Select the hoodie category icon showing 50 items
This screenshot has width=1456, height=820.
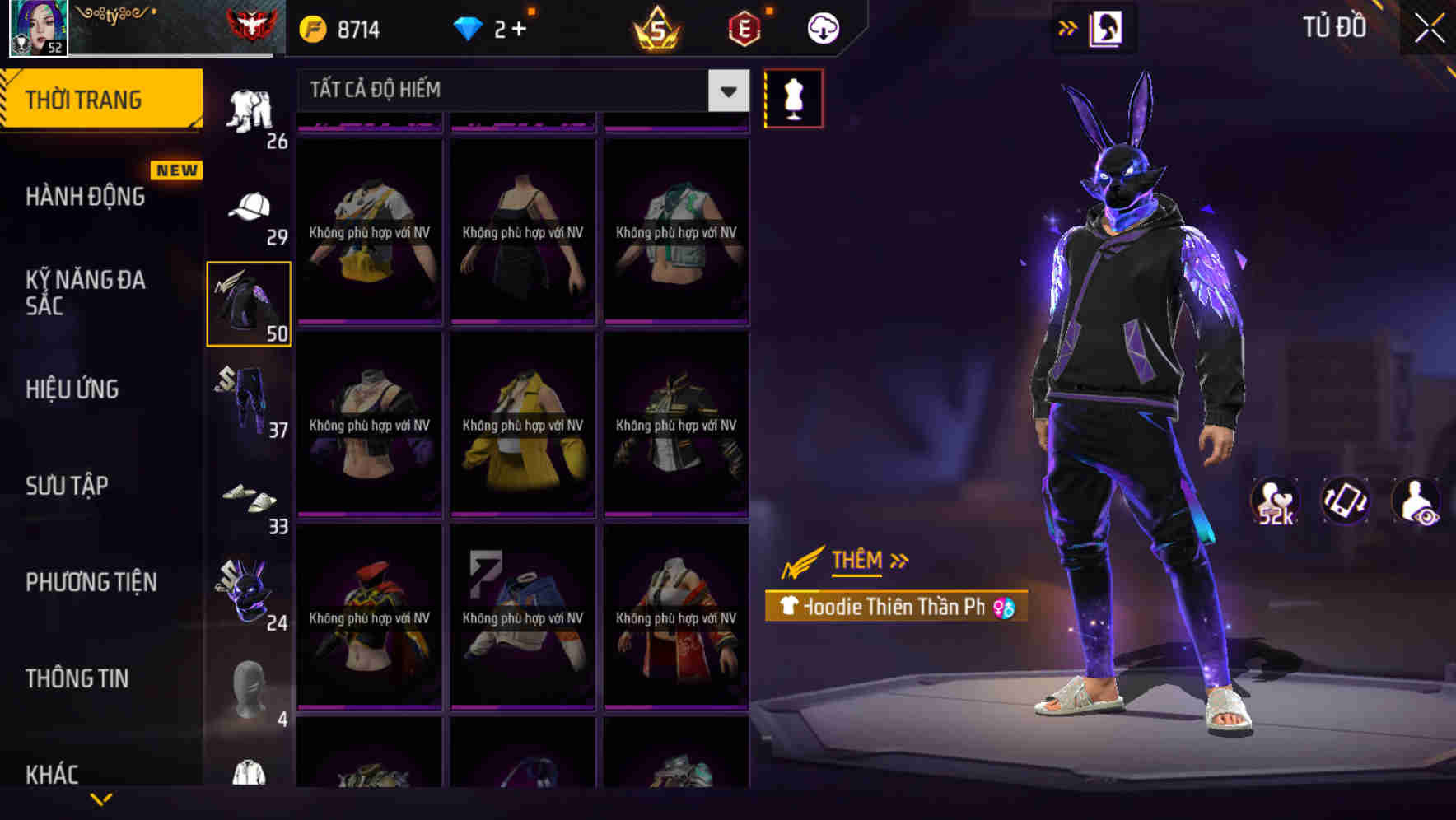(248, 301)
